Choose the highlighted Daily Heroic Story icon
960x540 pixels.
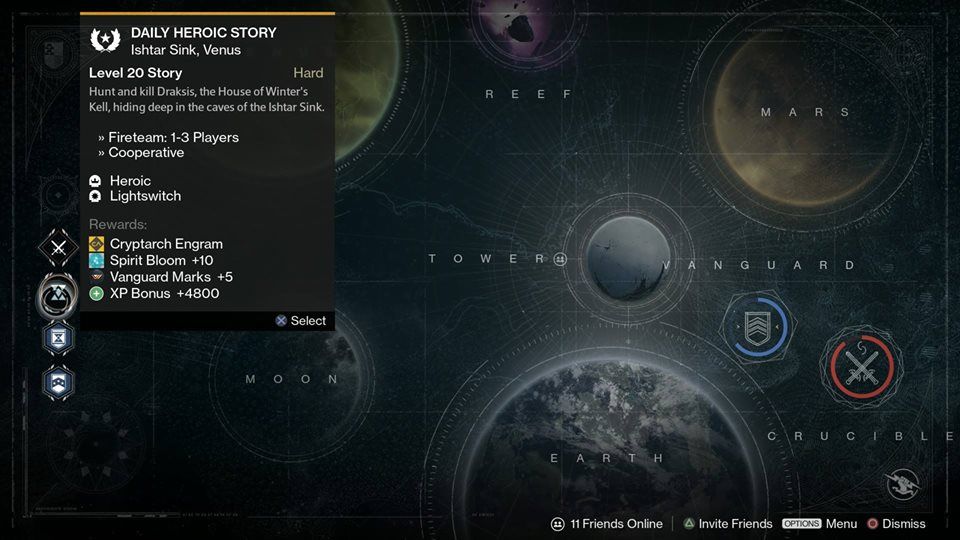(57, 295)
